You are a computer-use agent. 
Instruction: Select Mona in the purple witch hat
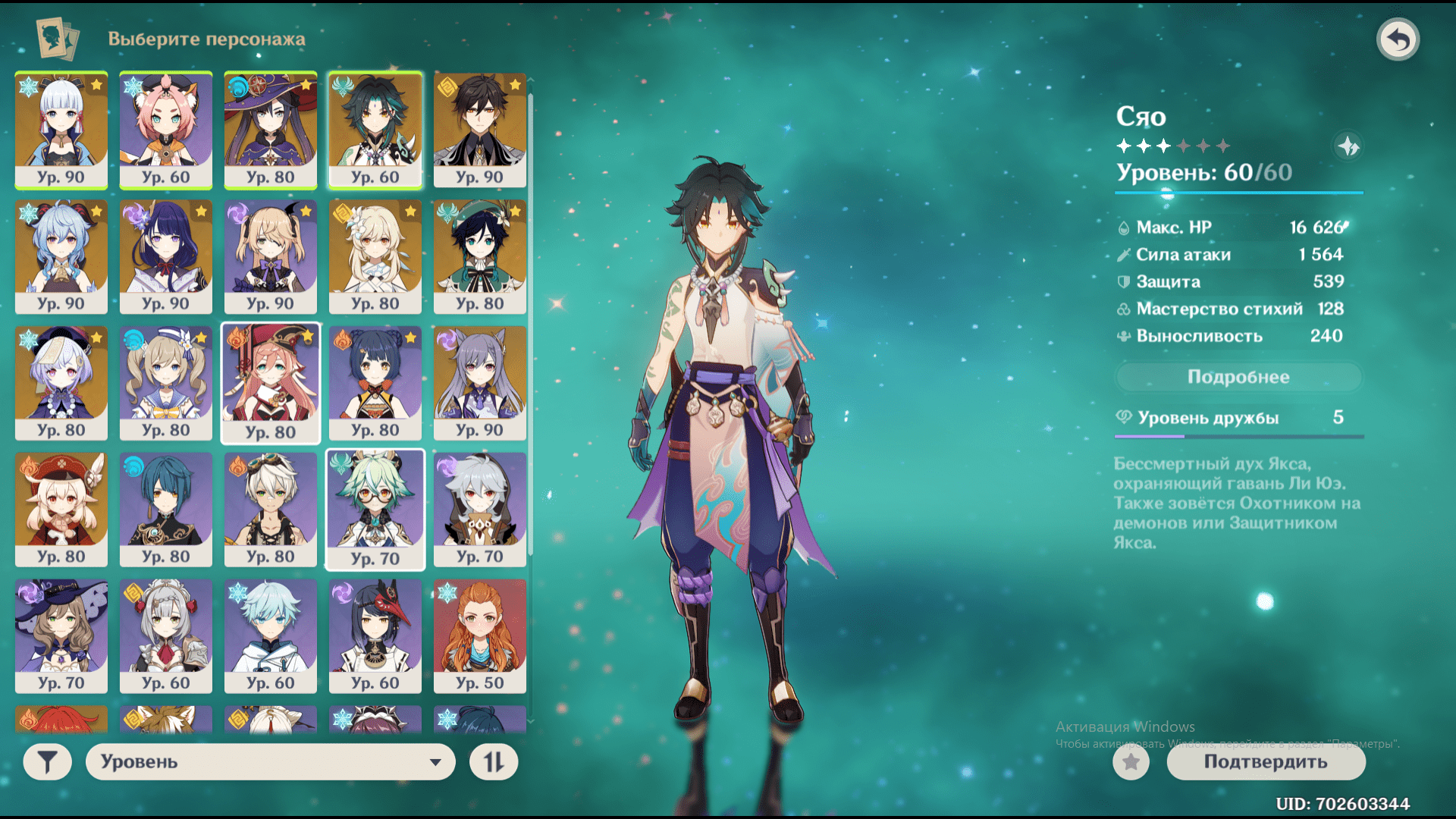[x=271, y=130]
